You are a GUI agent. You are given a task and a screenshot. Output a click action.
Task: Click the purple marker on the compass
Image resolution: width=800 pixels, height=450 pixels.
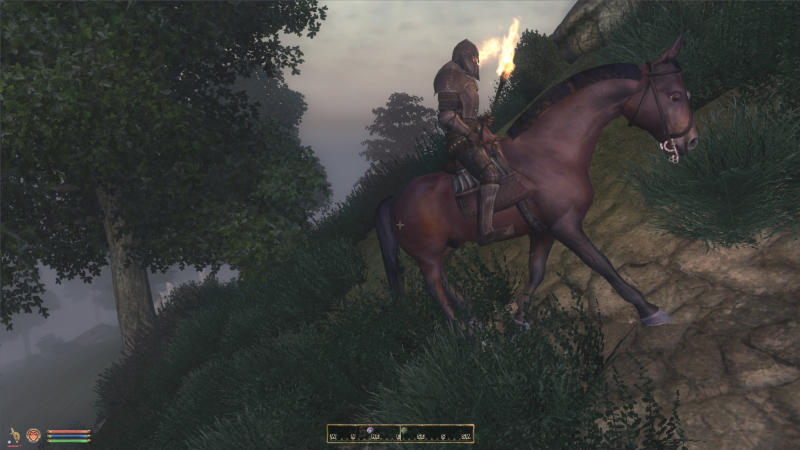368,430
